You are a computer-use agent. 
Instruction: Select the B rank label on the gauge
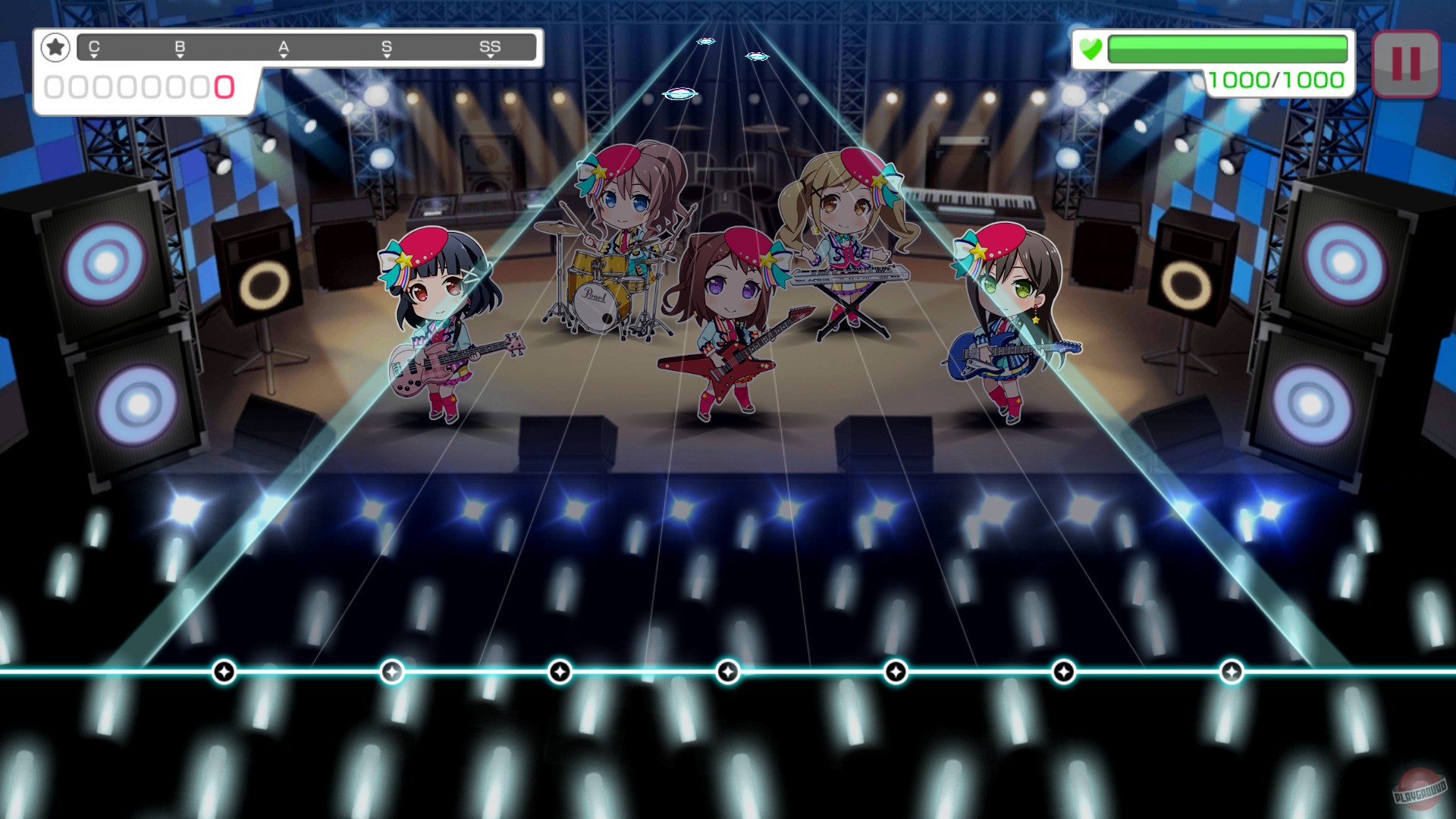click(x=179, y=45)
